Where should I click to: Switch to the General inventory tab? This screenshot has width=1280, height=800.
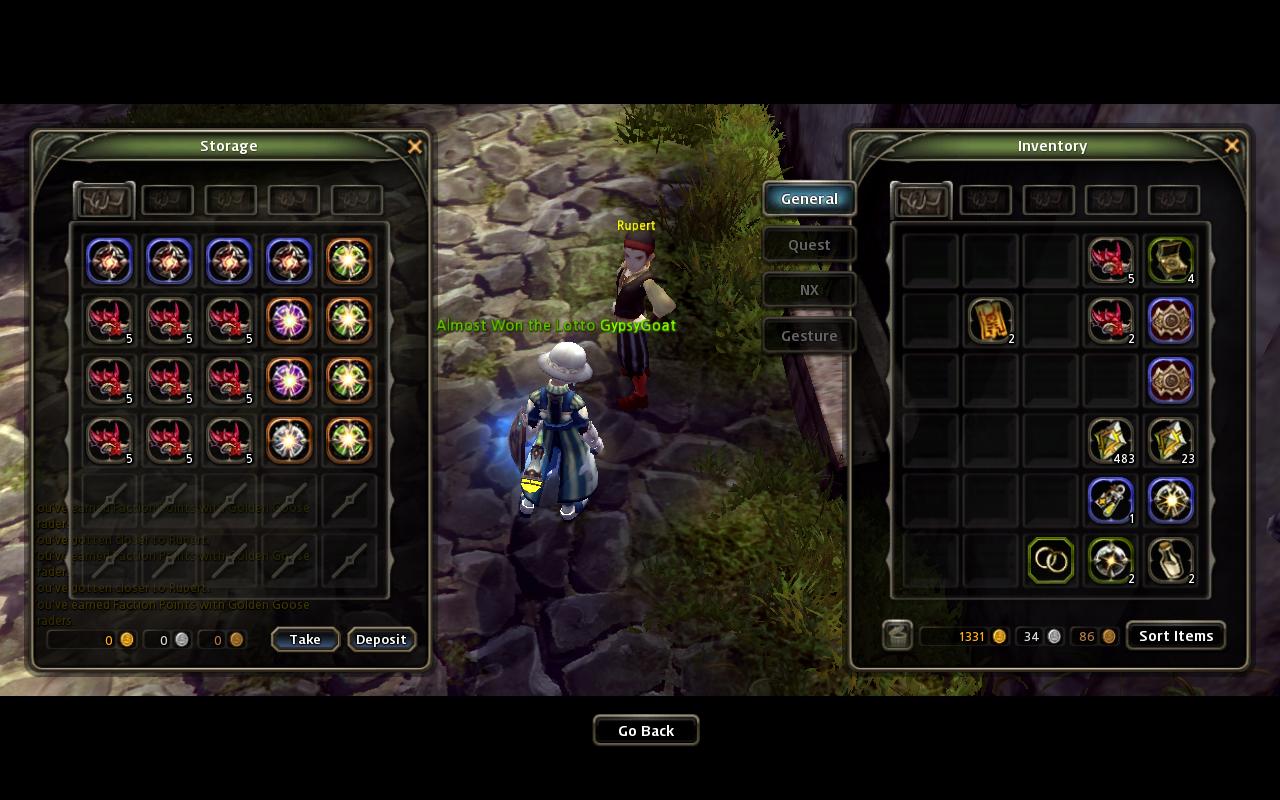pos(809,199)
